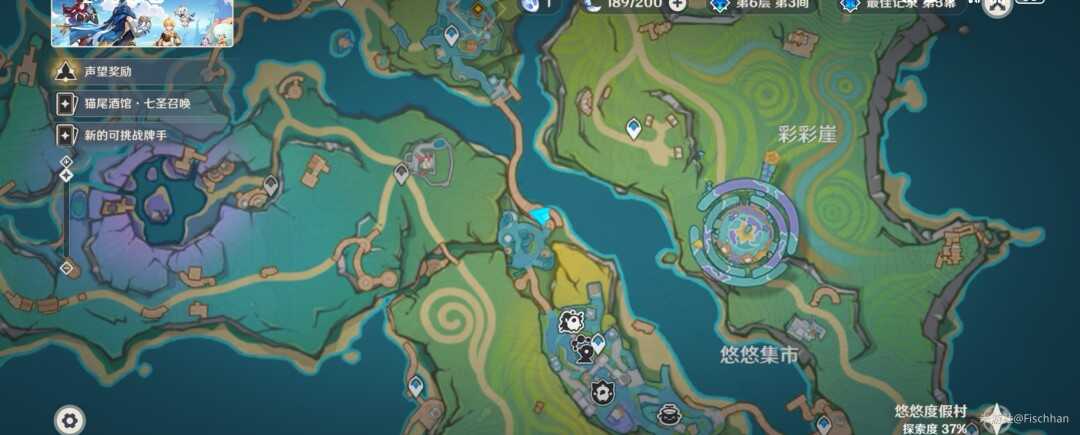This screenshot has height=435, width=1080.
Task: Click the zoom slider's minus button
Action: [x=66, y=268]
